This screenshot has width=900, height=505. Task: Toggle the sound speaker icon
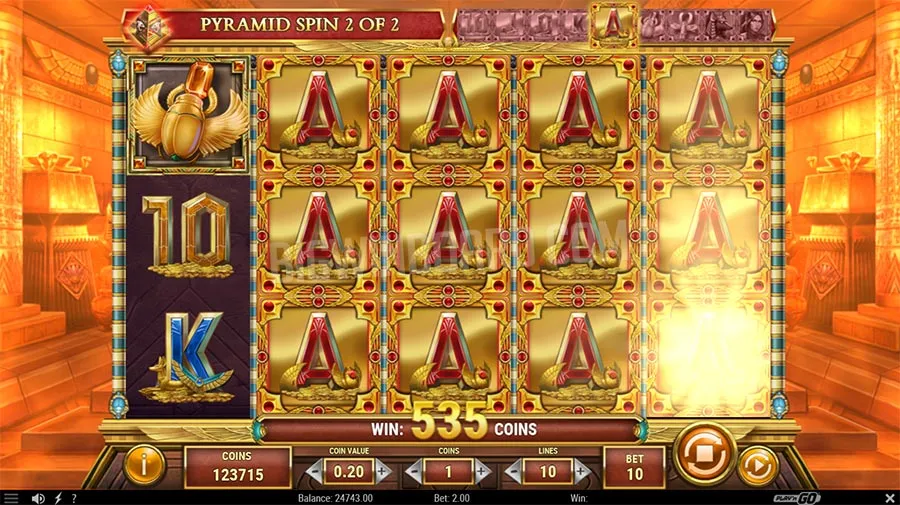pyautogui.click(x=38, y=498)
